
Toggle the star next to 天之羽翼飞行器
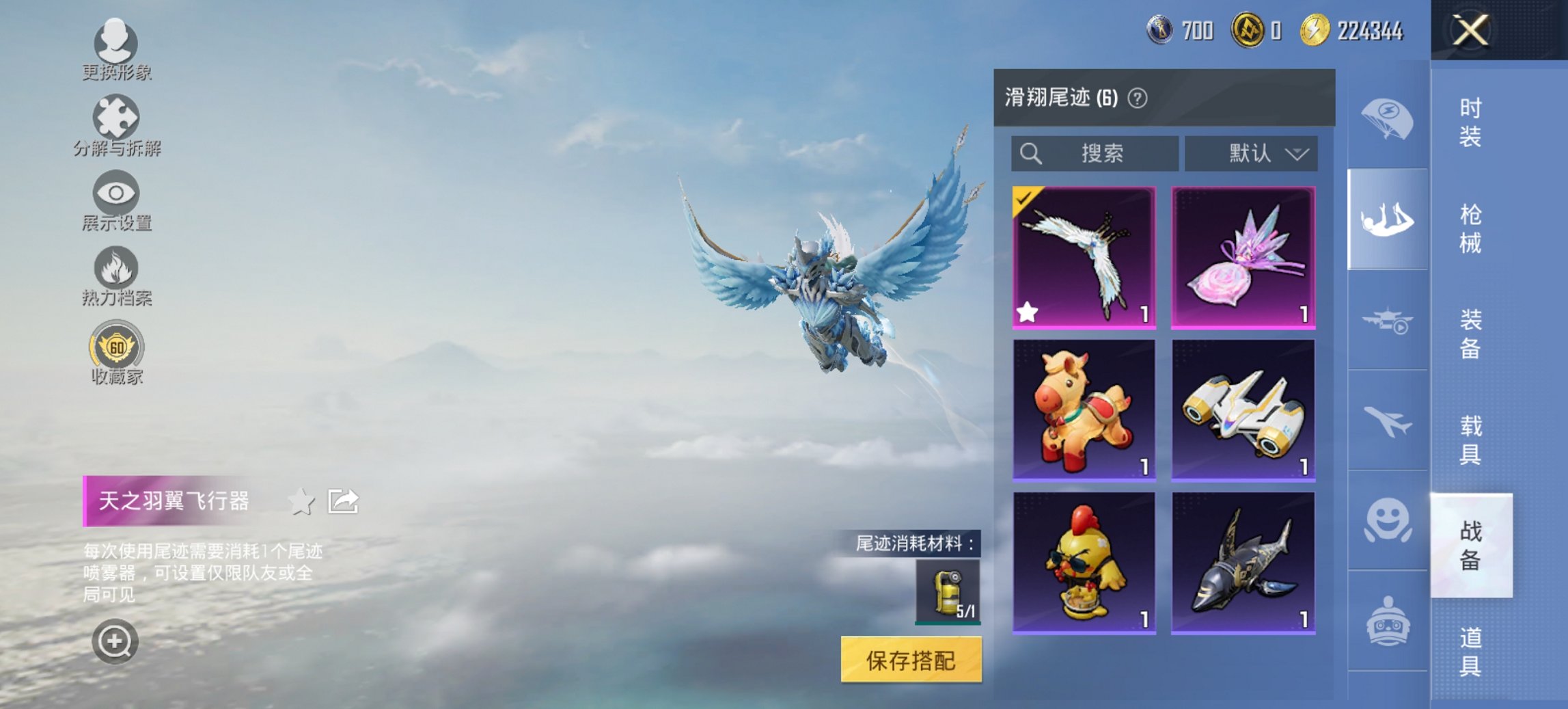pos(301,500)
